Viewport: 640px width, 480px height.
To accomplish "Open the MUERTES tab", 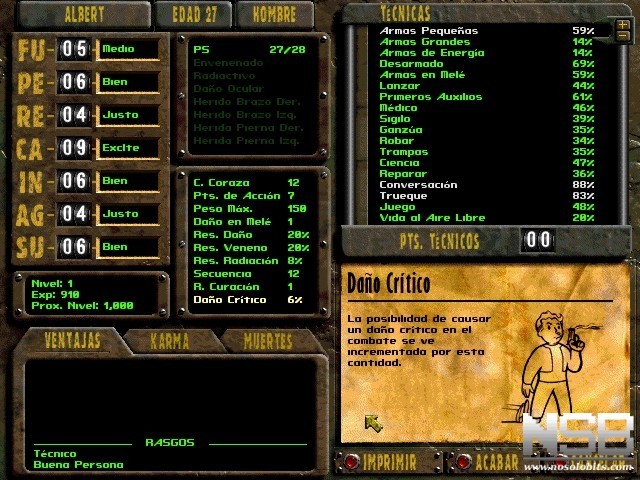I will pos(268,341).
